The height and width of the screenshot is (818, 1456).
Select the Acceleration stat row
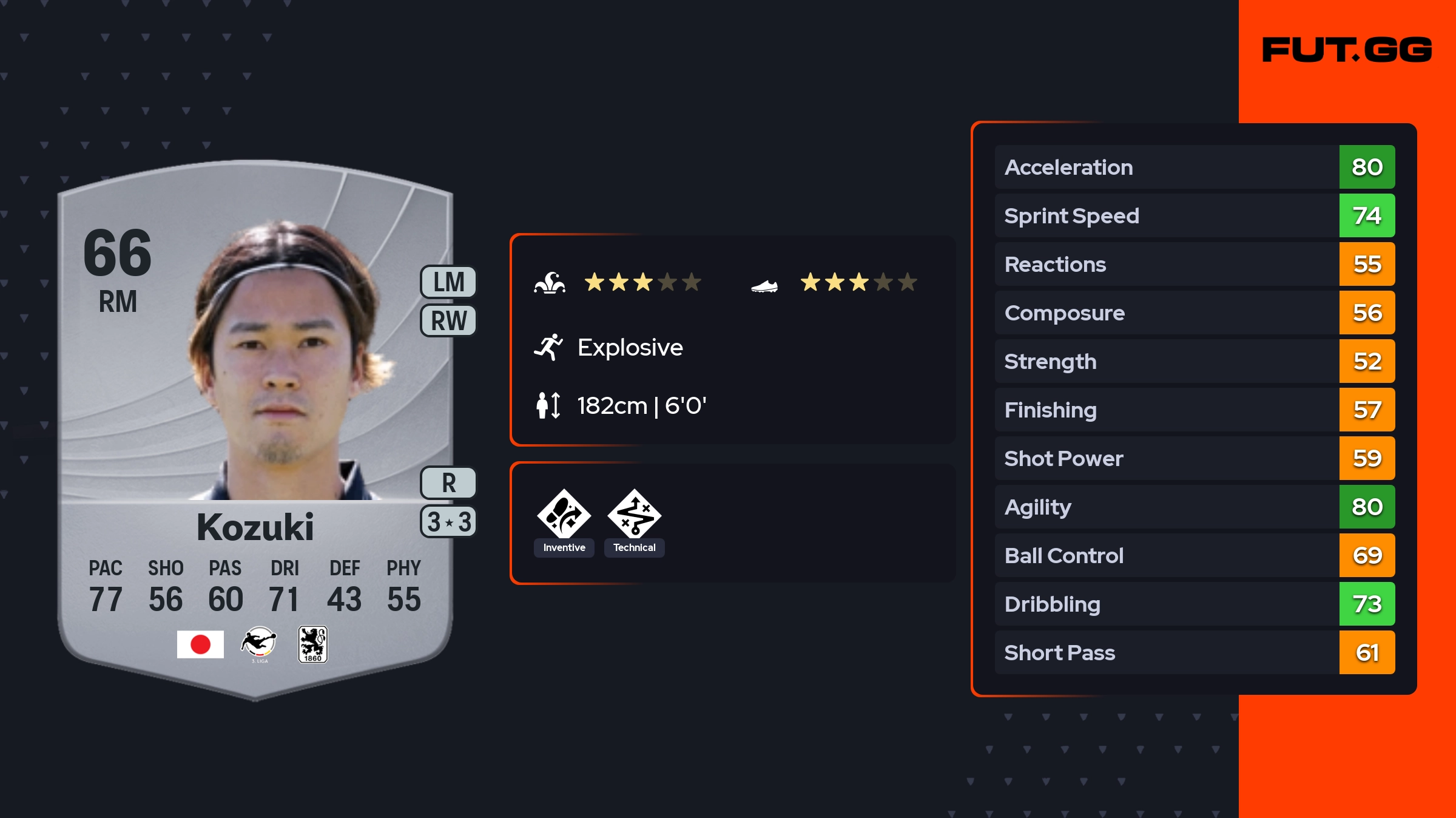pyautogui.click(x=1194, y=167)
